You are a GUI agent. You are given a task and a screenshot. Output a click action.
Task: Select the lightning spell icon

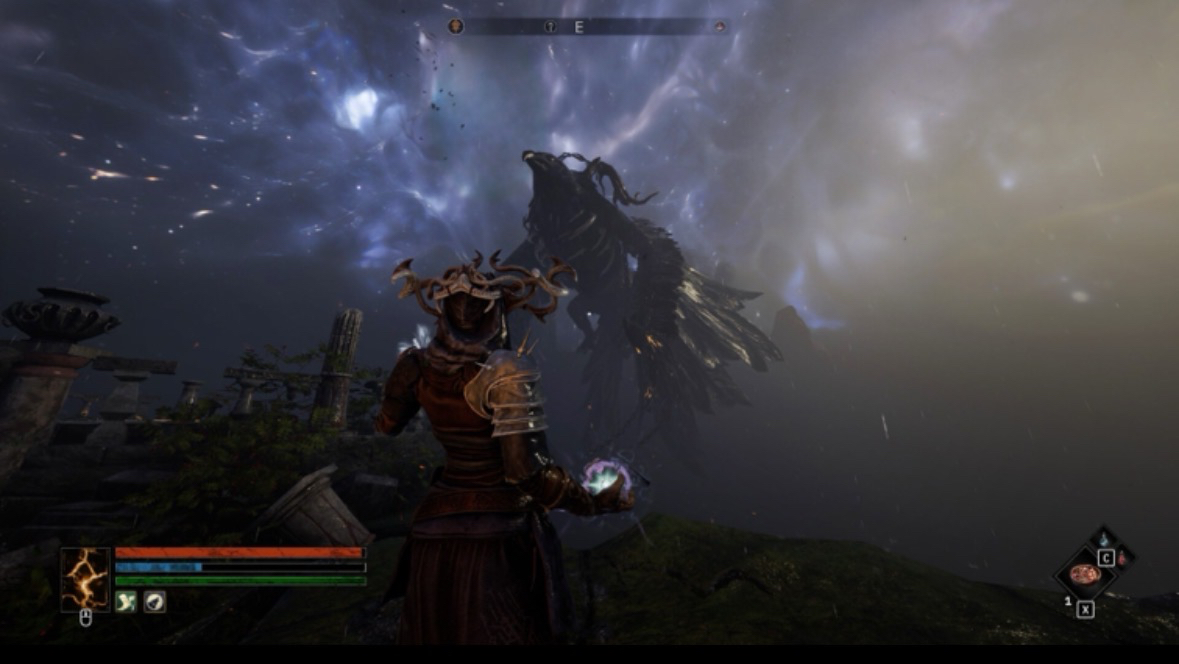click(x=85, y=579)
